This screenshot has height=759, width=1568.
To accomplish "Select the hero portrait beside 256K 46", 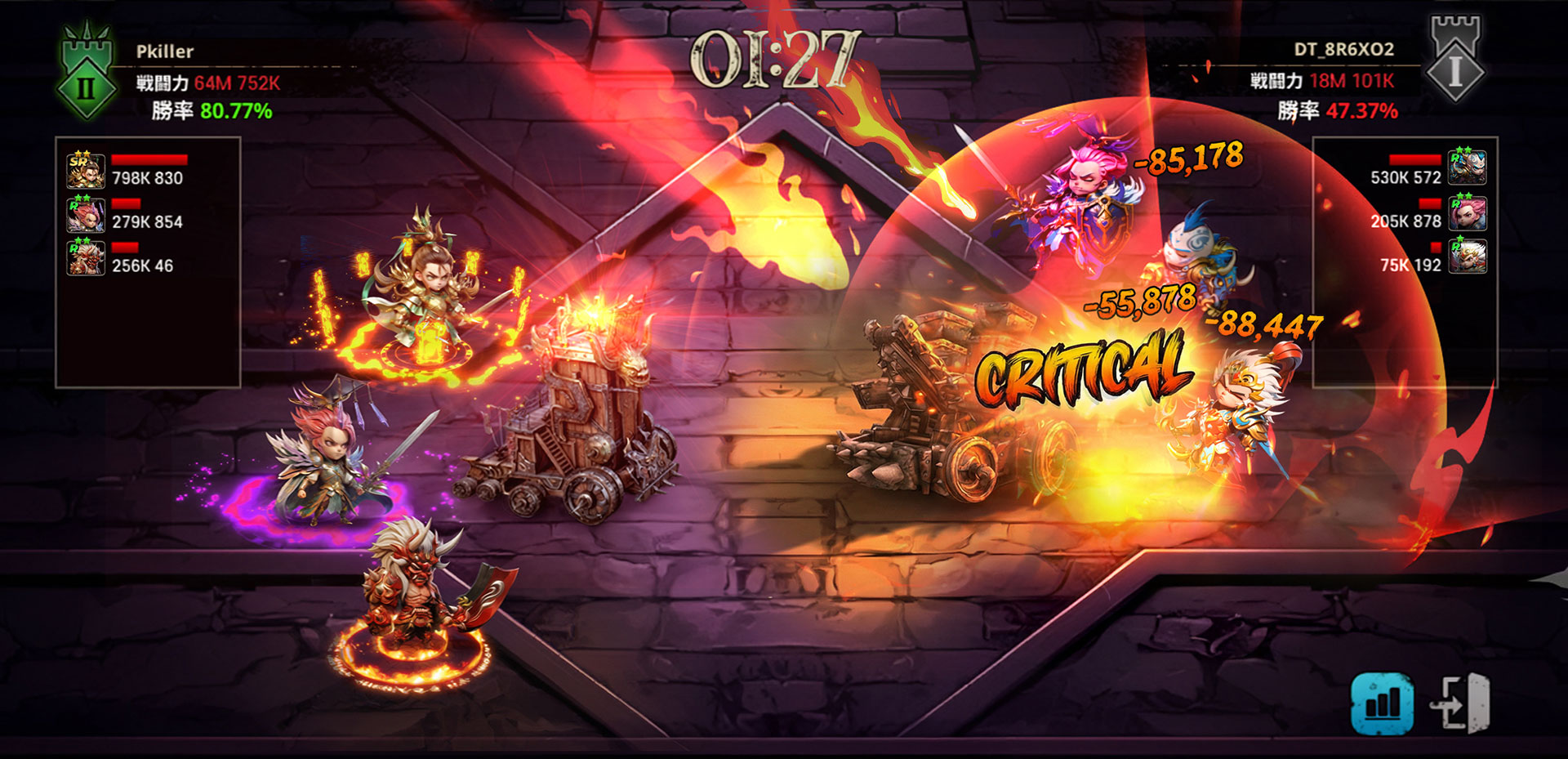I will pos(86,258).
